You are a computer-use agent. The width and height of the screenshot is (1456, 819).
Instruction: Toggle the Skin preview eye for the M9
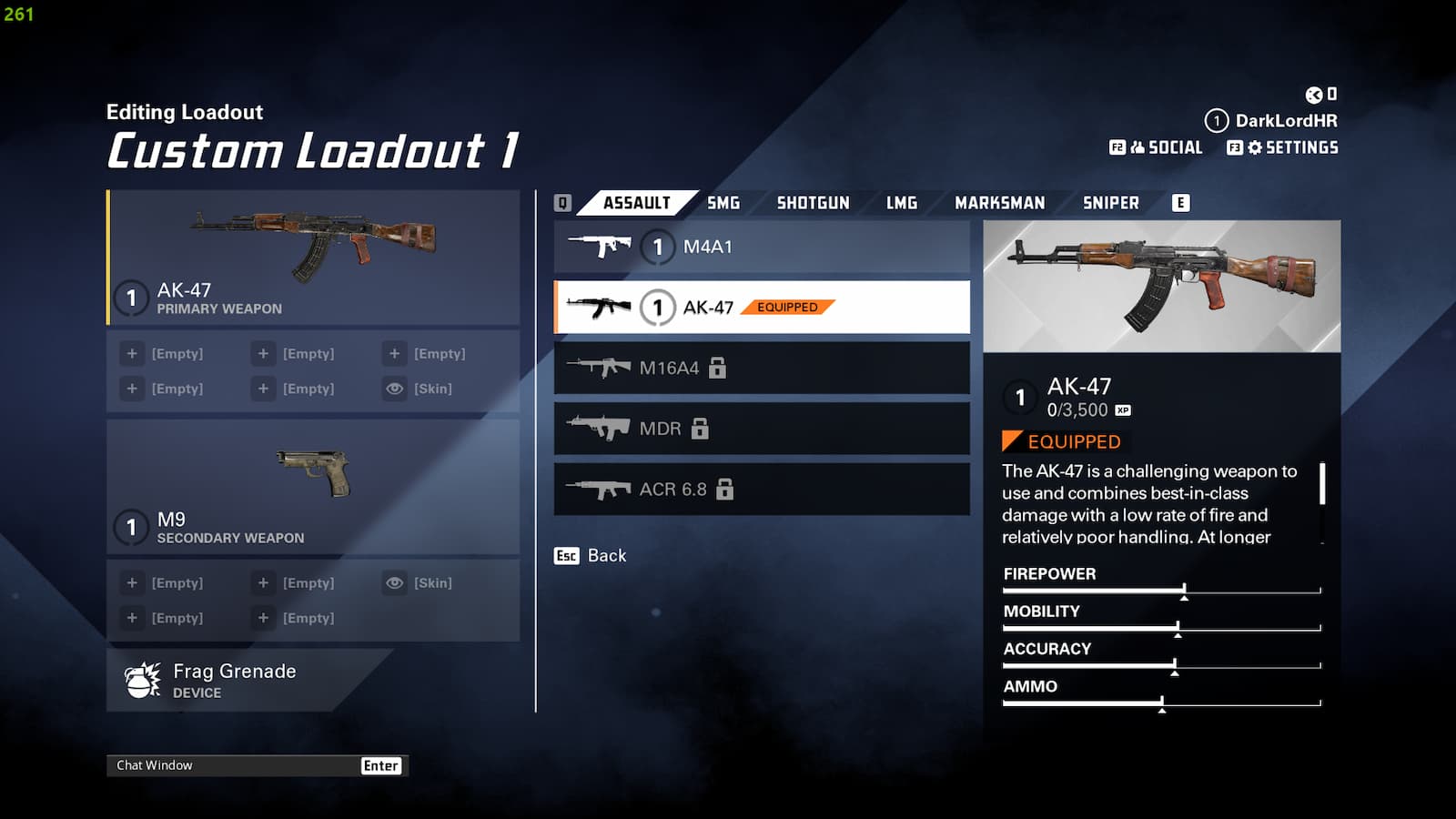[394, 582]
